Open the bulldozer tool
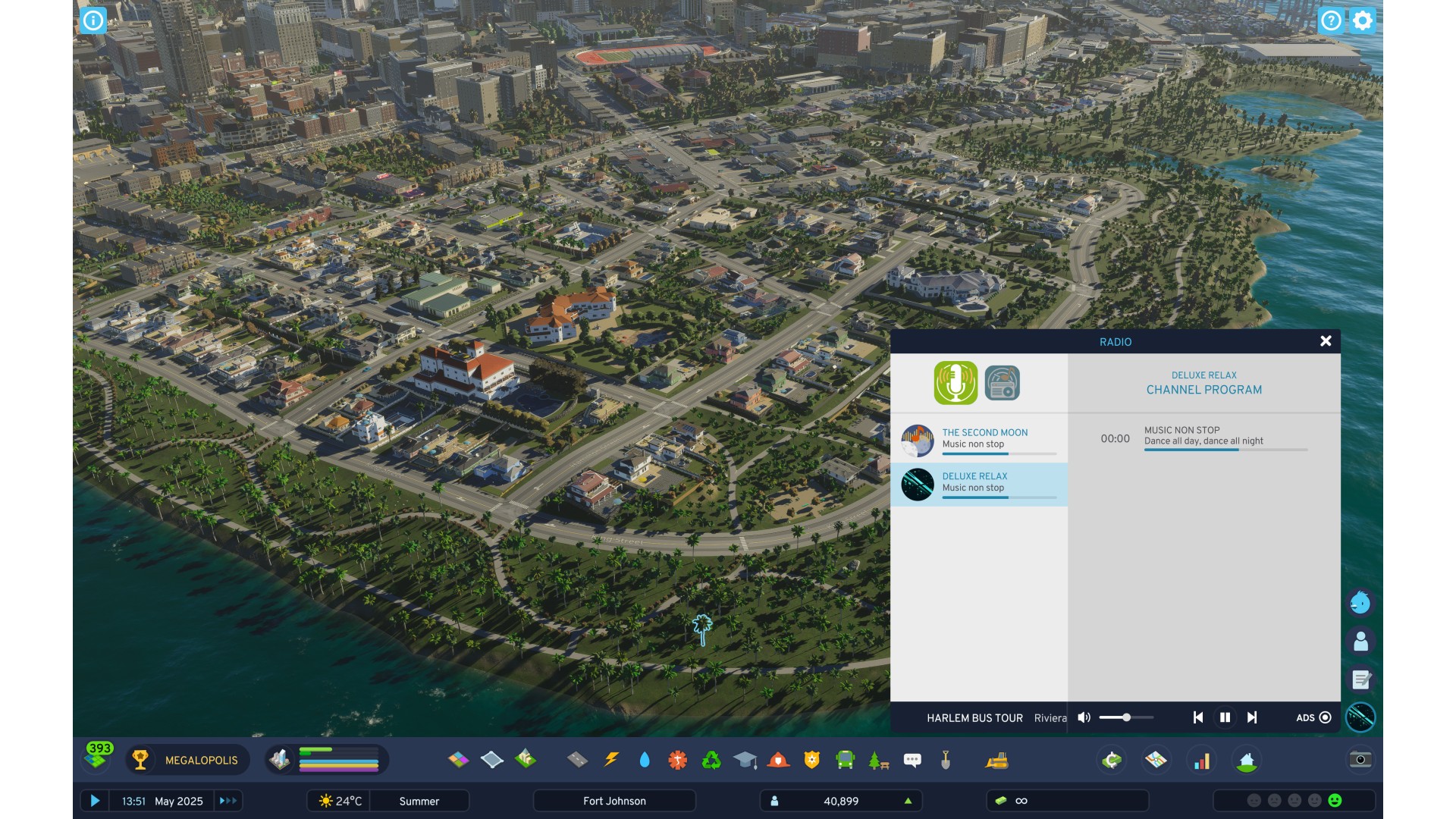1456x819 pixels. (x=996, y=760)
